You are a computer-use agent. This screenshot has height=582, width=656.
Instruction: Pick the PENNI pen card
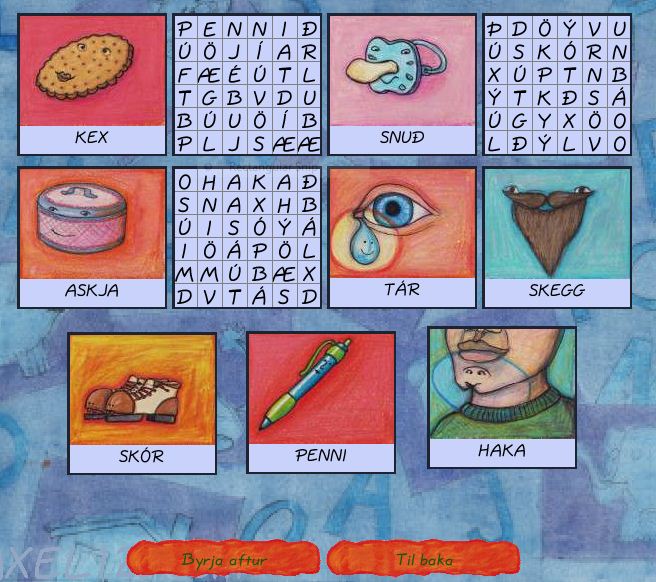click(321, 403)
